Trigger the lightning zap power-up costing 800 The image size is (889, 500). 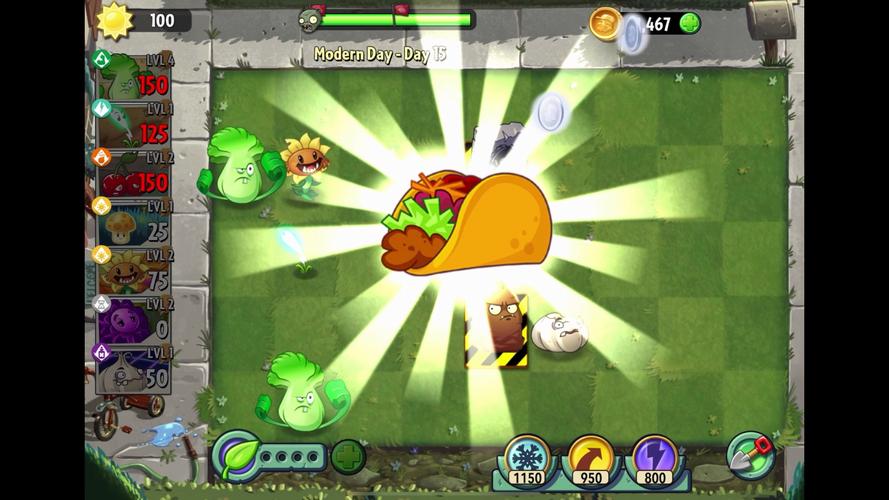pos(655,458)
